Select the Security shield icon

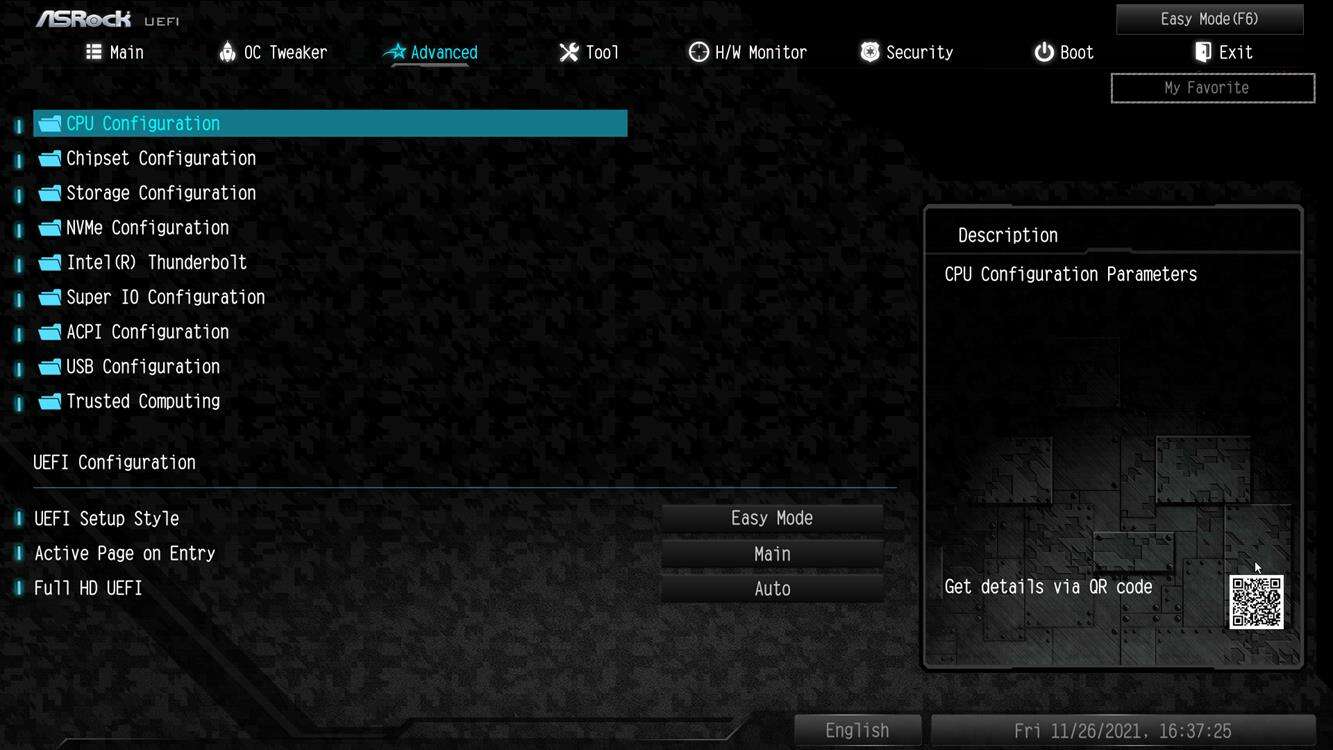pyautogui.click(x=868, y=51)
